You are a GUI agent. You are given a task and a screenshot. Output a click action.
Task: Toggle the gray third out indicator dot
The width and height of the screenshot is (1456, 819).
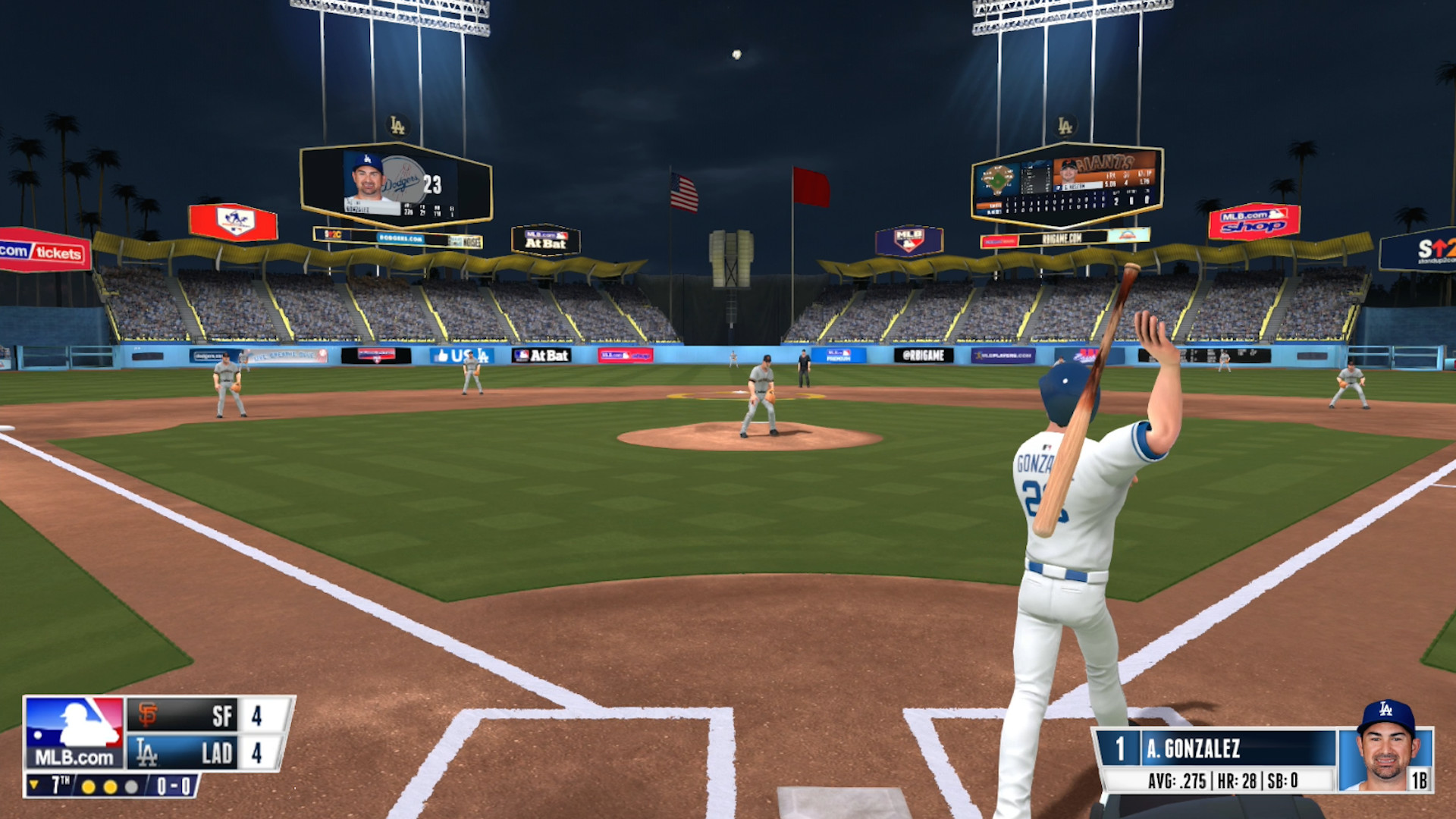[132, 787]
